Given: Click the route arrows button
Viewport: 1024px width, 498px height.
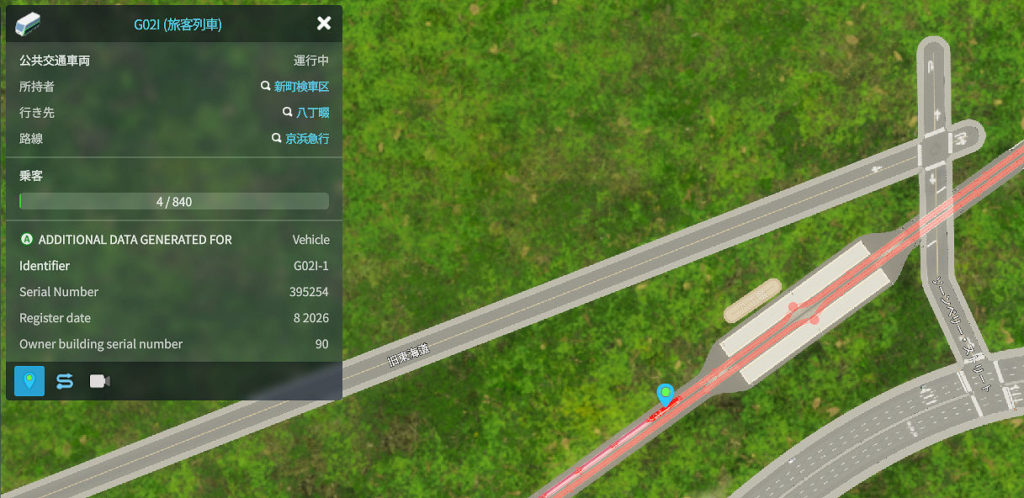Looking at the screenshot, I should (65, 381).
